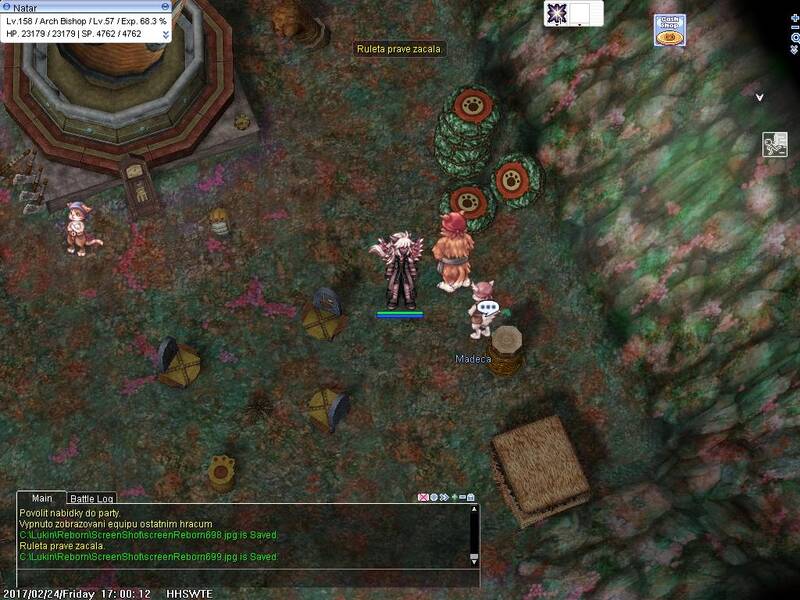This screenshot has height=600, width=800.
Task: Click the white down-chevron arrow
Action: (760, 97)
